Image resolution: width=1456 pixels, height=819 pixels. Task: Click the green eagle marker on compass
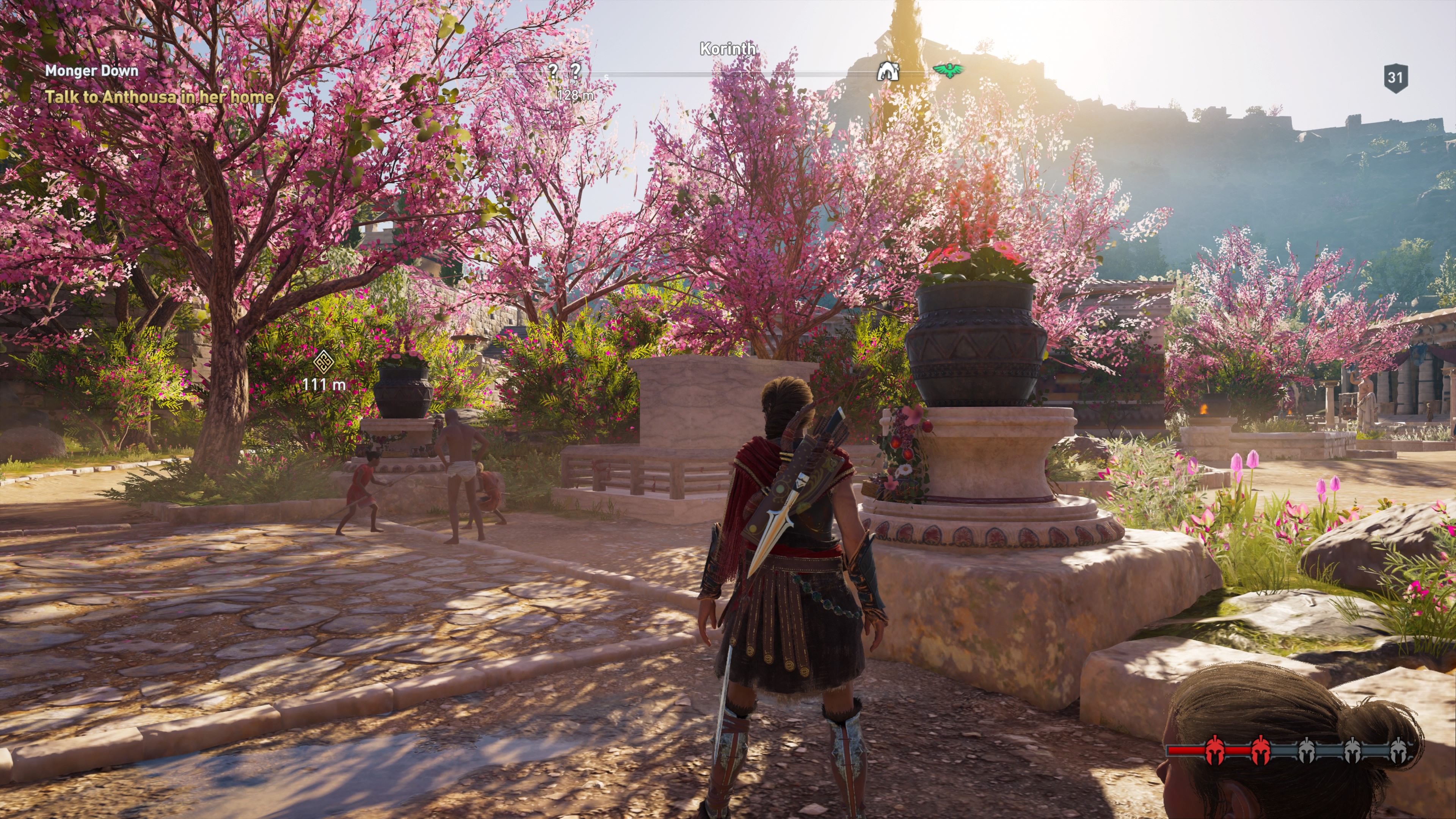coord(948,70)
